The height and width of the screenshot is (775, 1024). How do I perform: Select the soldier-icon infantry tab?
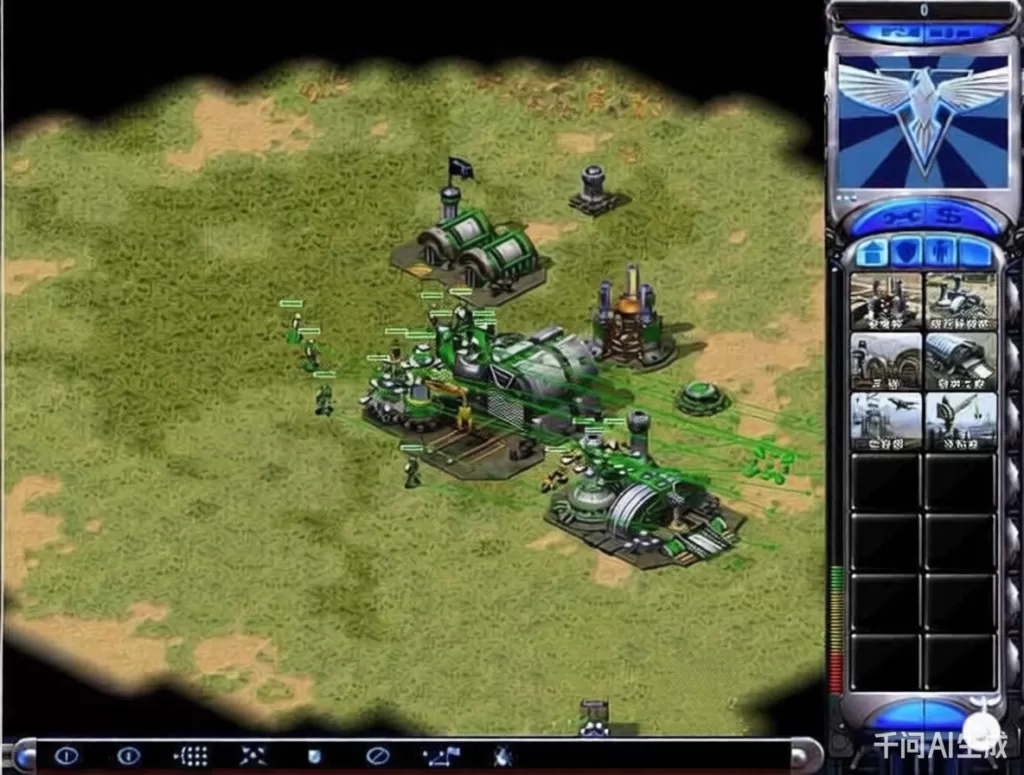(940, 251)
